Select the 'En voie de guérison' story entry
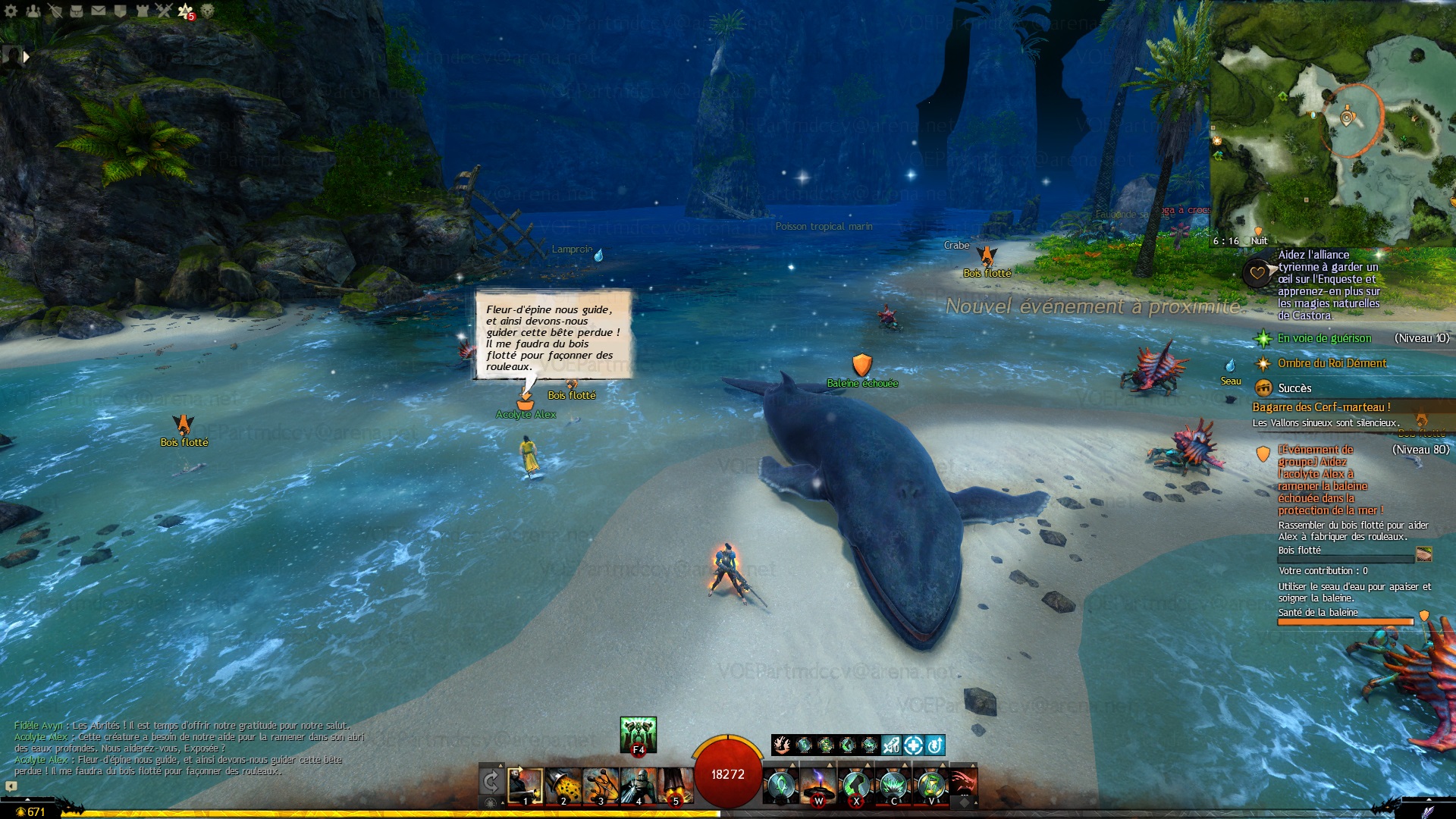 click(x=1324, y=338)
